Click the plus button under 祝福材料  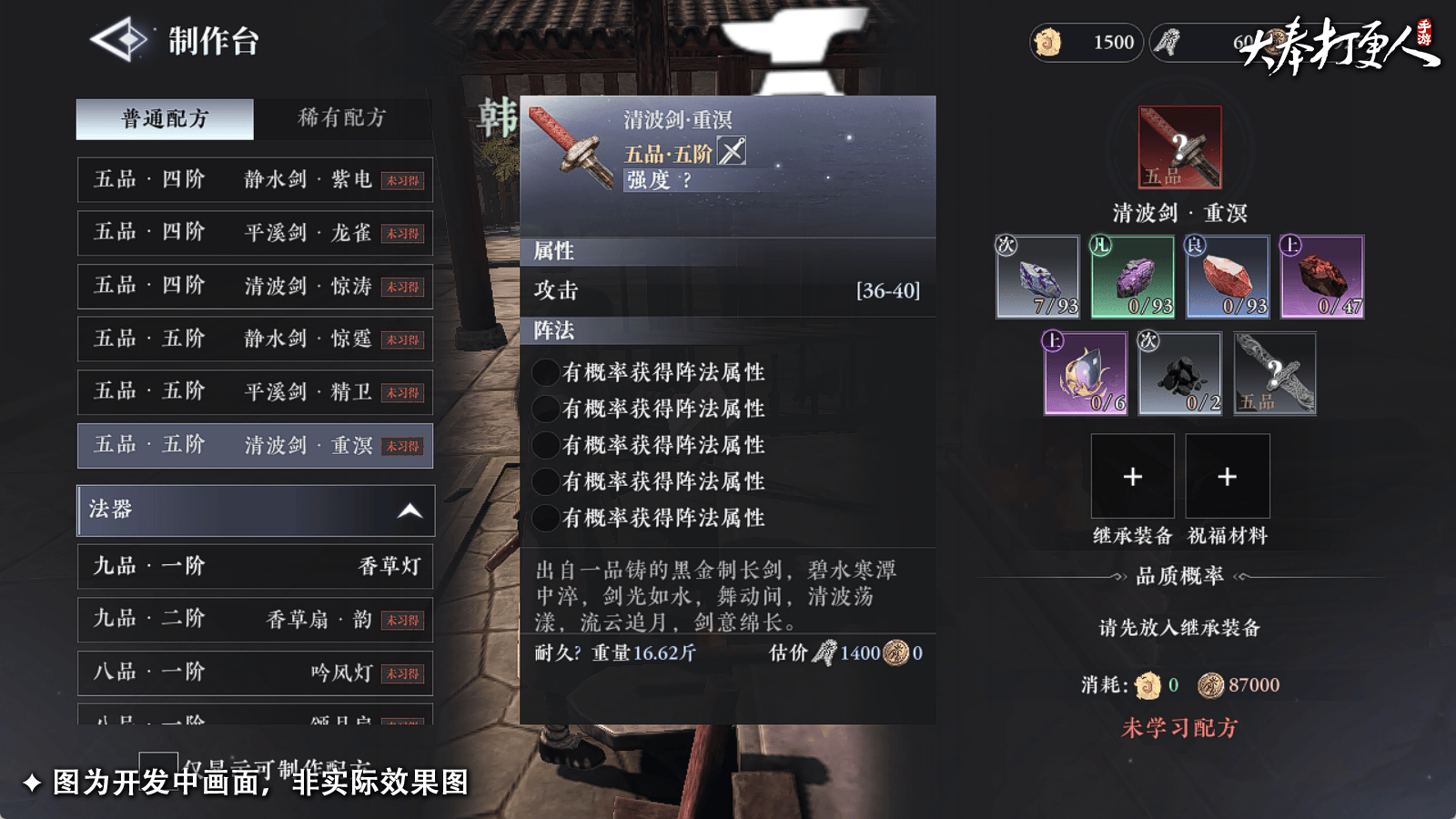click(1228, 476)
